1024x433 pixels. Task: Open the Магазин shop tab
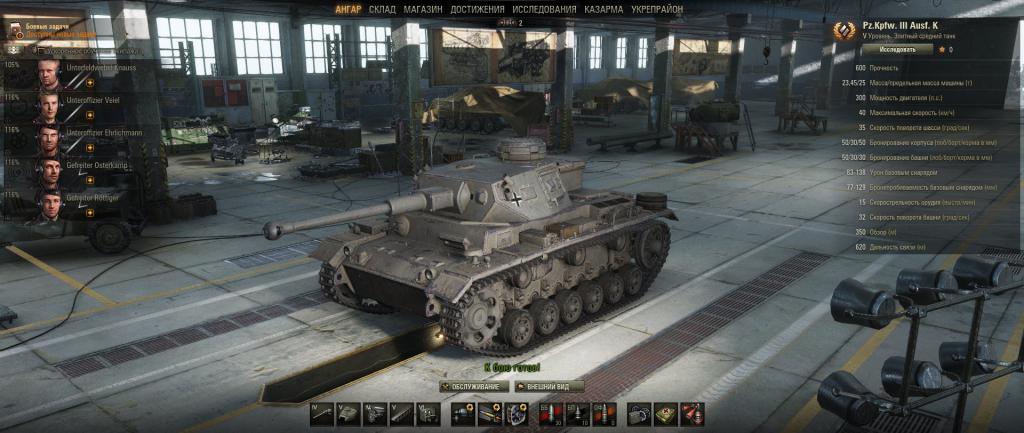pos(422,9)
